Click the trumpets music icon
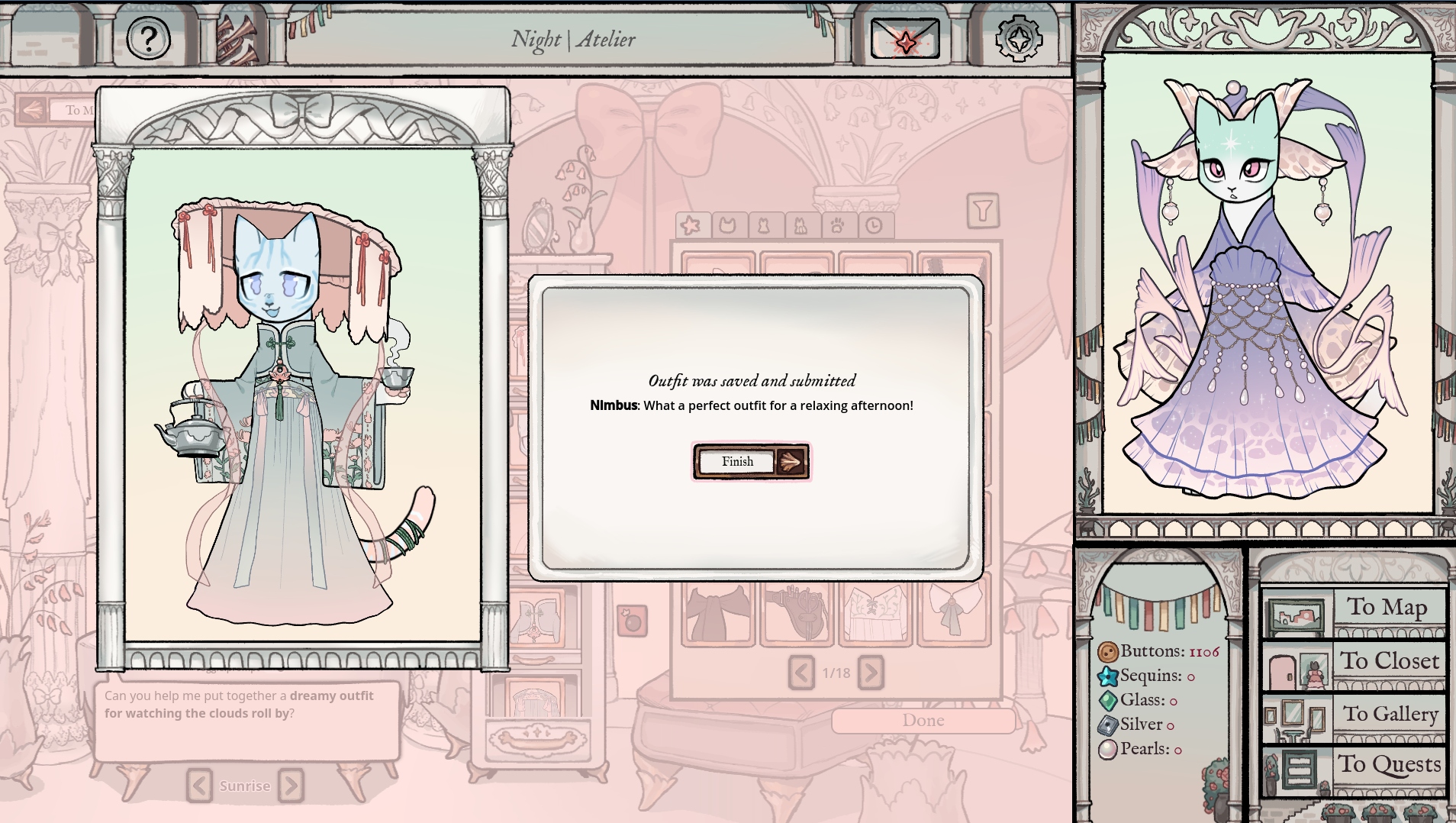 [x=237, y=40]
